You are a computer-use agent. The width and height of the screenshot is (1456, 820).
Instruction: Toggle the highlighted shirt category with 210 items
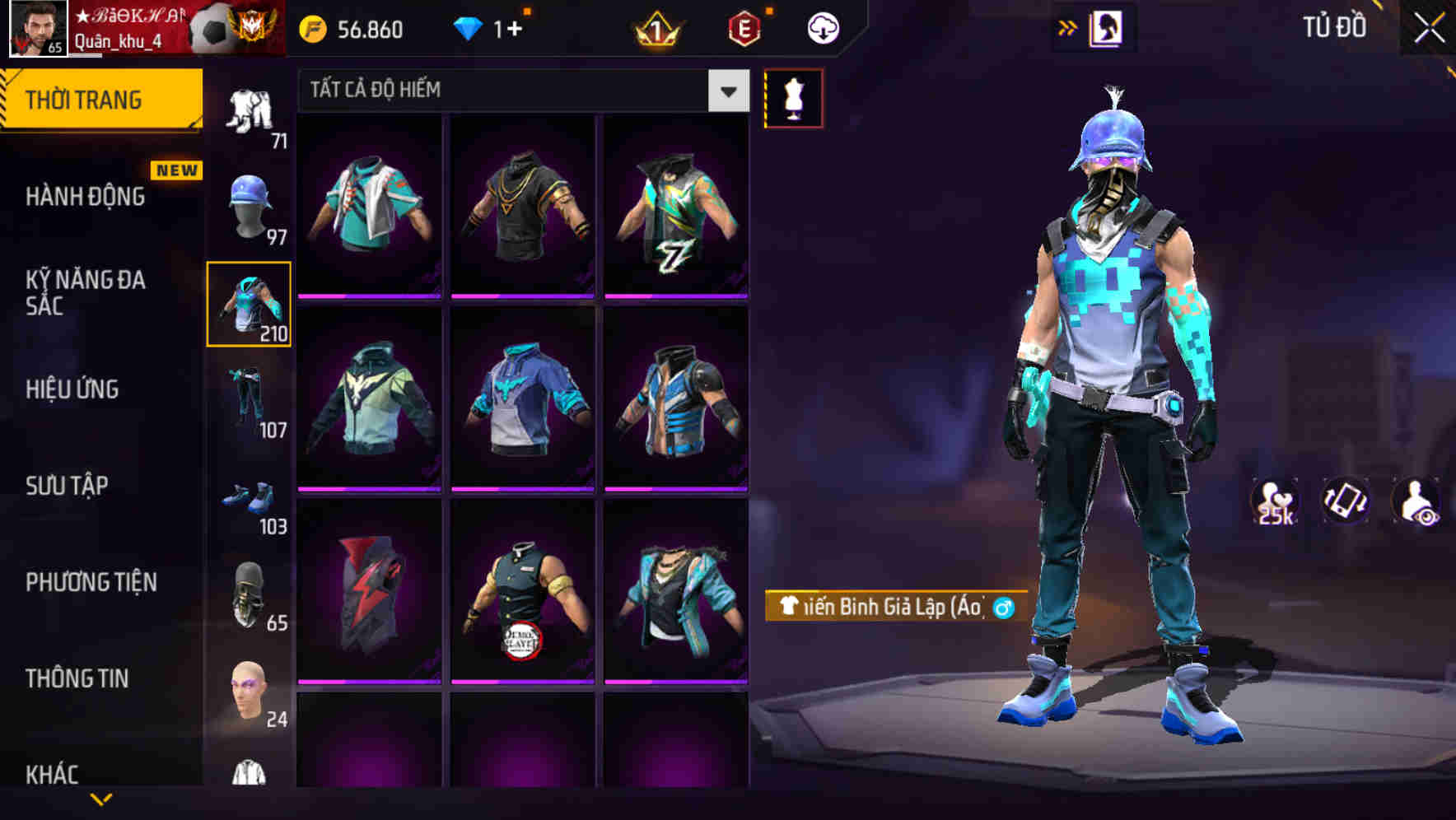coord(249,305)
